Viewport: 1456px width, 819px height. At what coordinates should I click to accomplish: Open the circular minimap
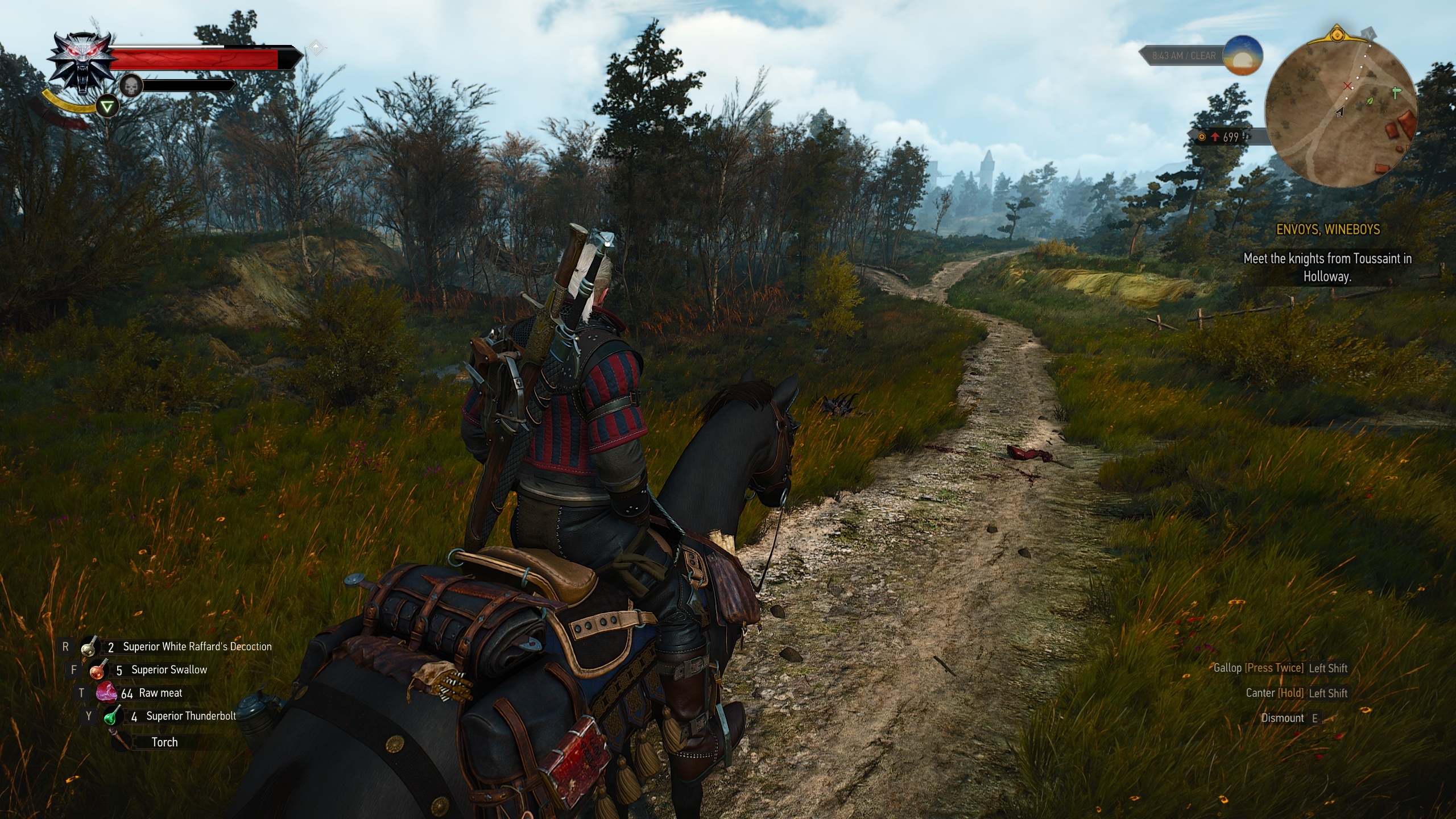(1341, 113)
